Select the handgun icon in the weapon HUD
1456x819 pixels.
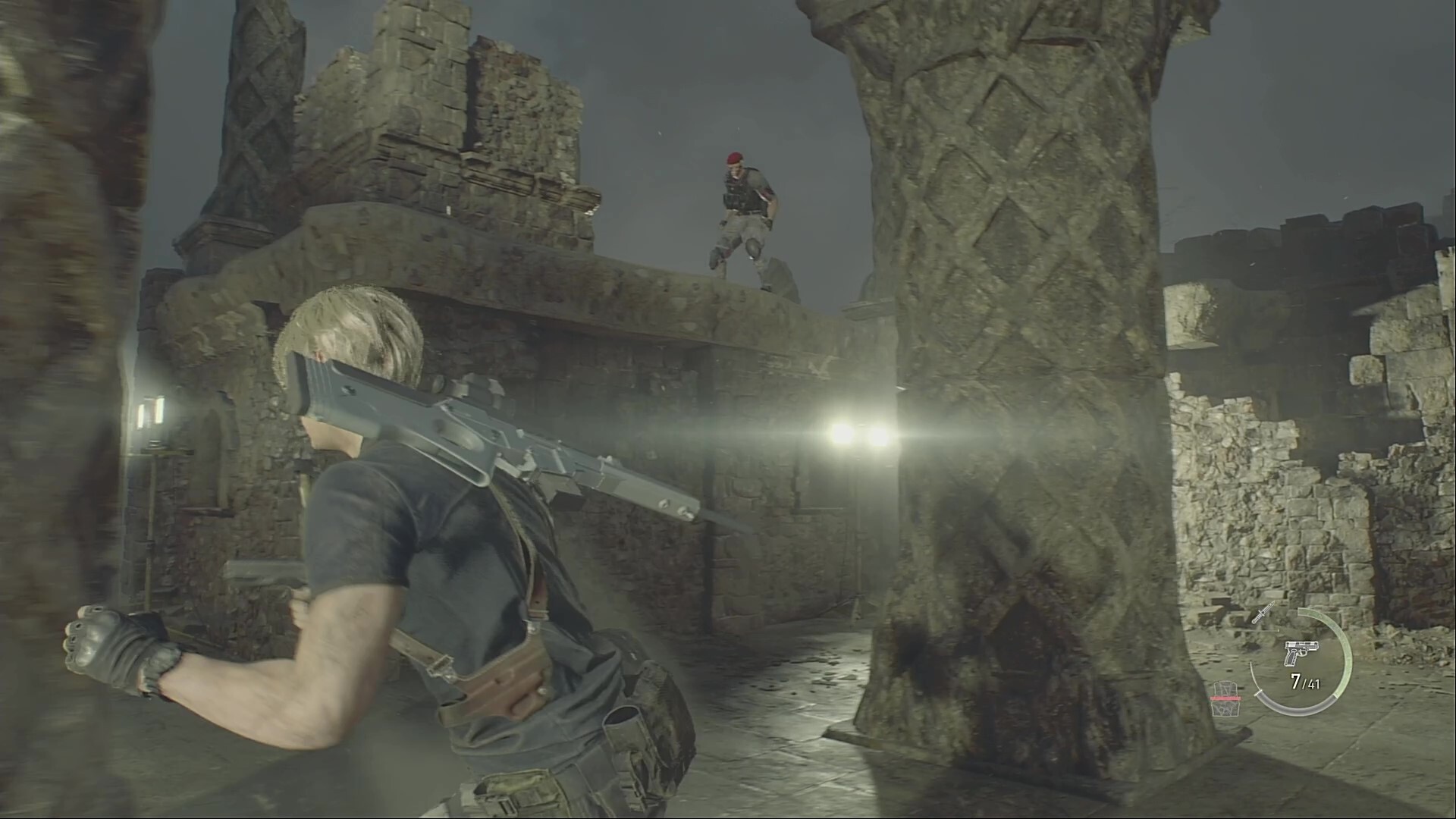pos(1301,652)
